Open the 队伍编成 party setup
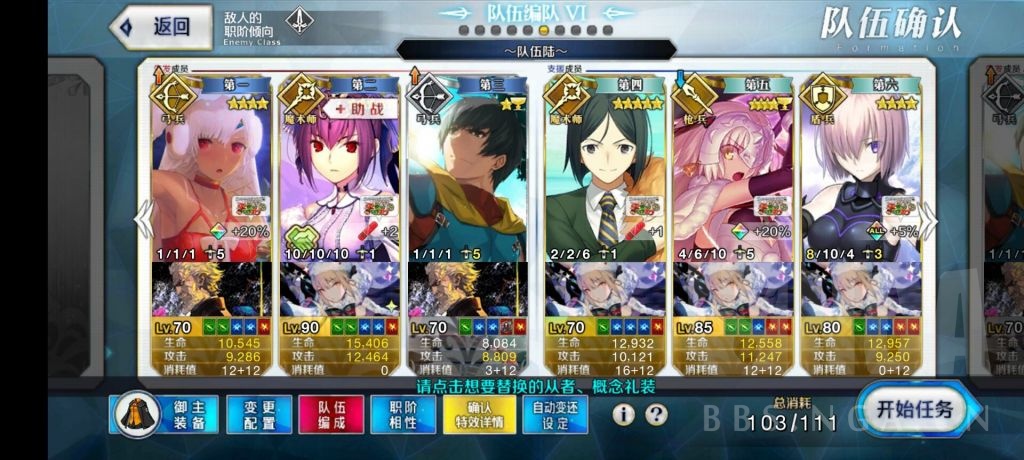 tap(331, 415)
